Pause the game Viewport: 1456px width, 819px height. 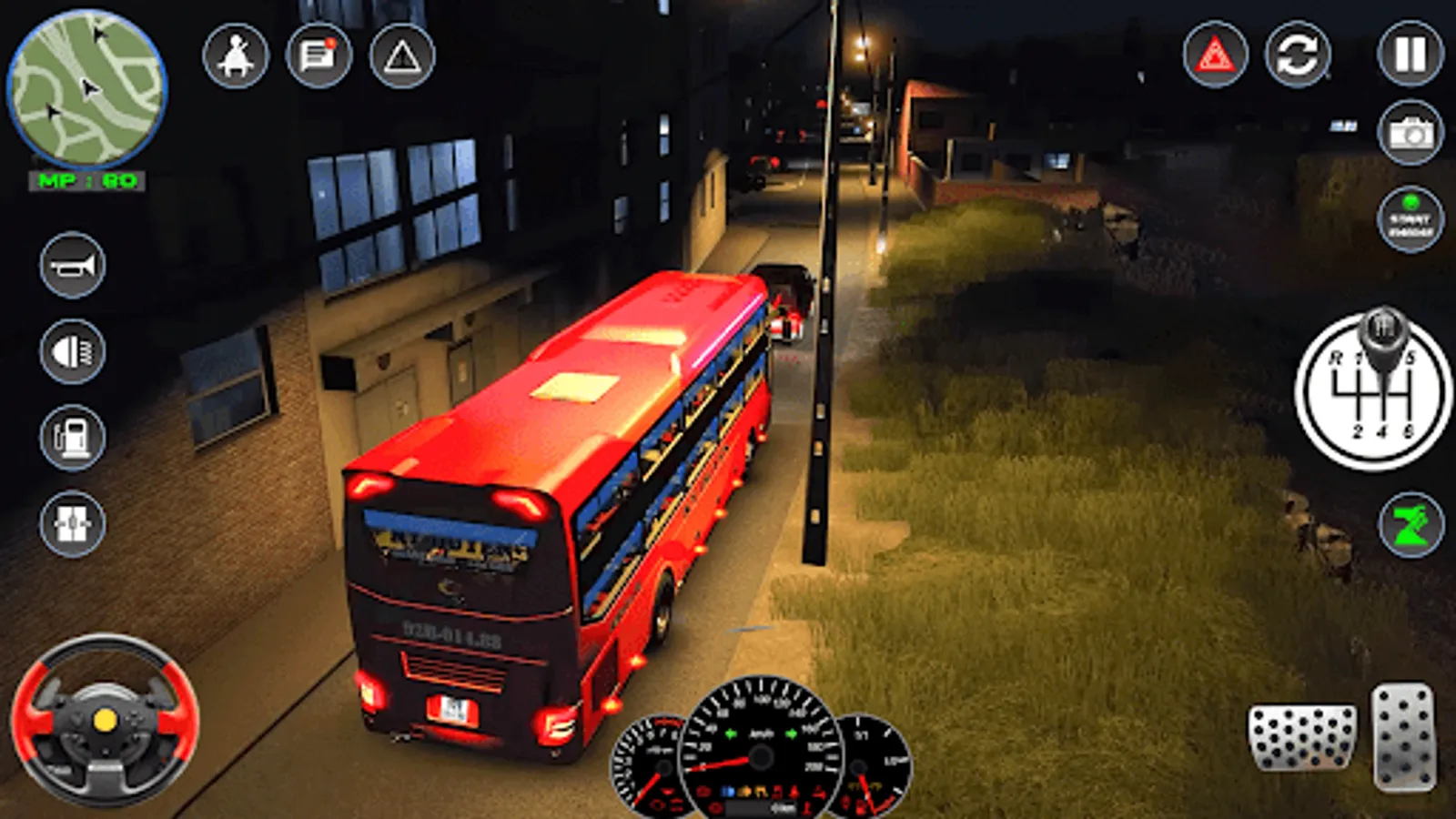pos(1410,55)
